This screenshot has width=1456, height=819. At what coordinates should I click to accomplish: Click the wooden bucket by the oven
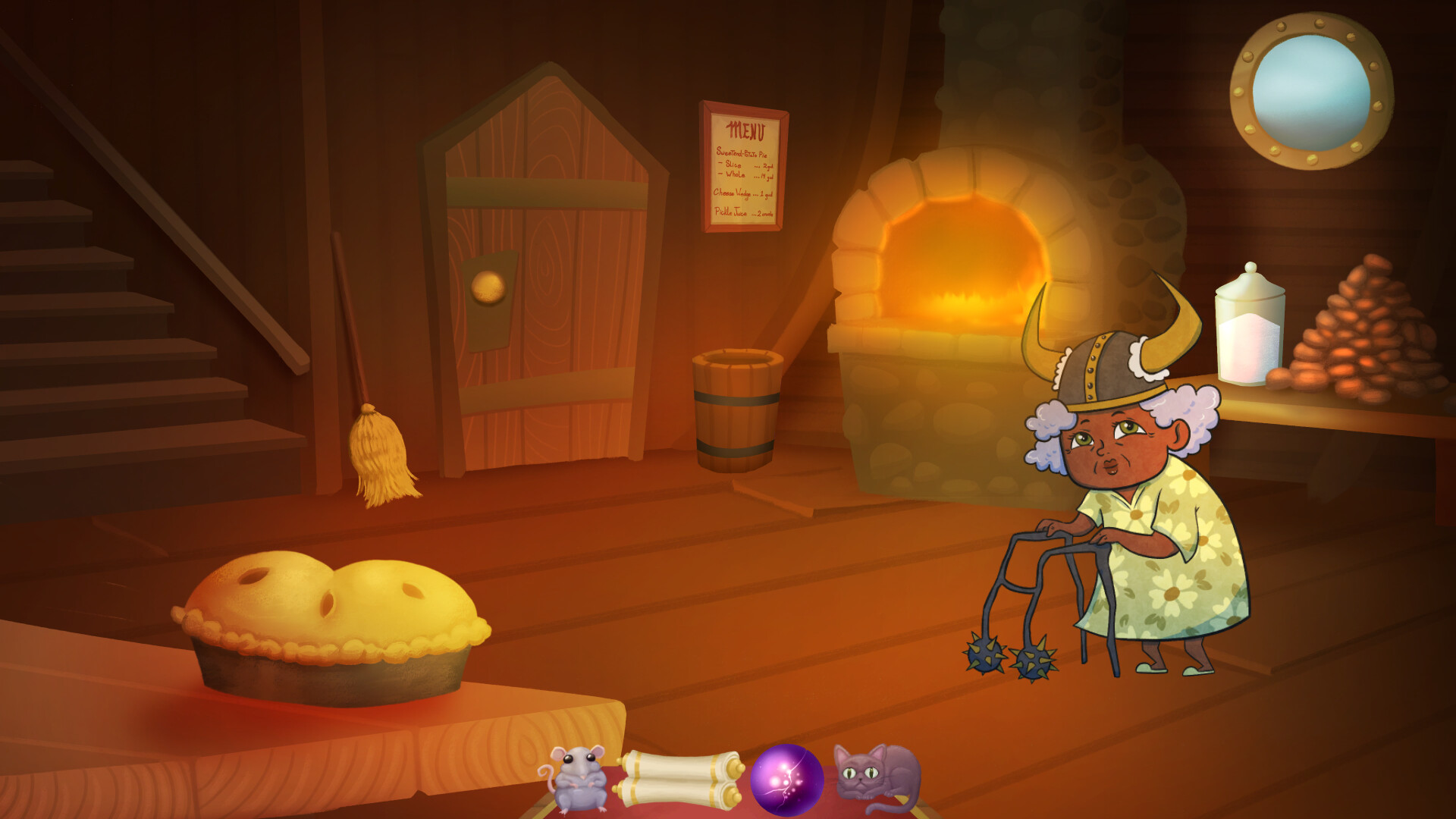(739, 409)
